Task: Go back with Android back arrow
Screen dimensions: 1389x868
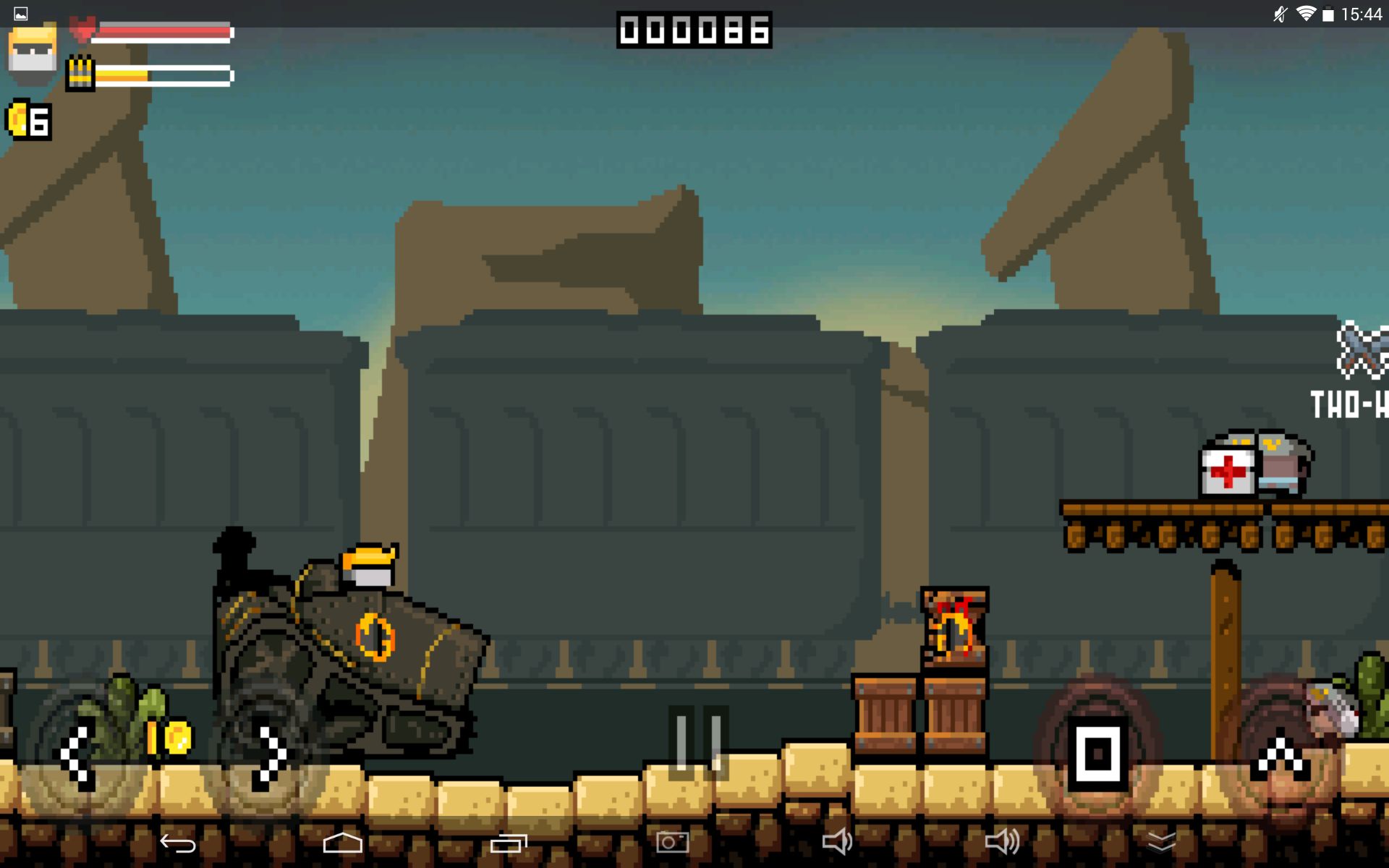Action: tap(178, 843)
